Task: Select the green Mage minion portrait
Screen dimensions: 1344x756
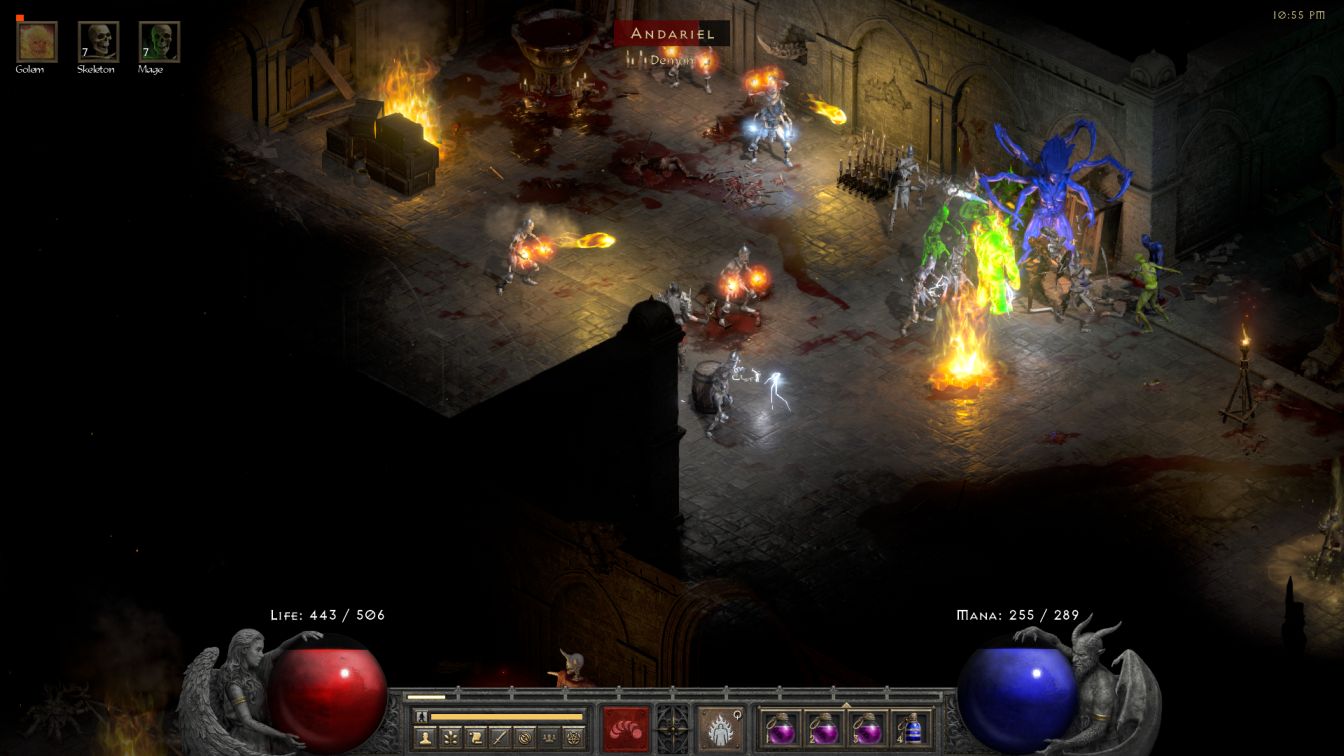Action: 159,42
